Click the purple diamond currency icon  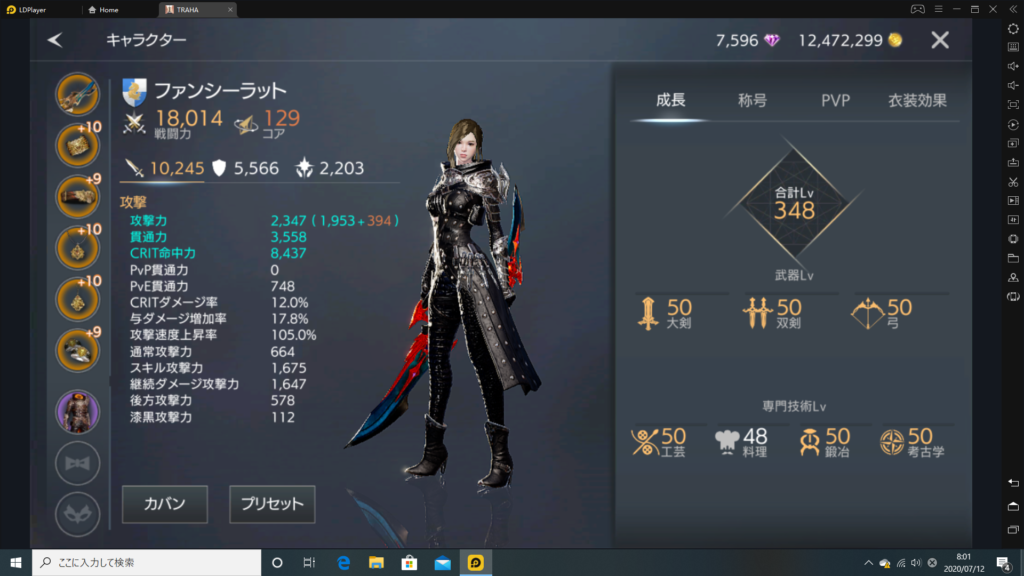[x=772, y=41]
